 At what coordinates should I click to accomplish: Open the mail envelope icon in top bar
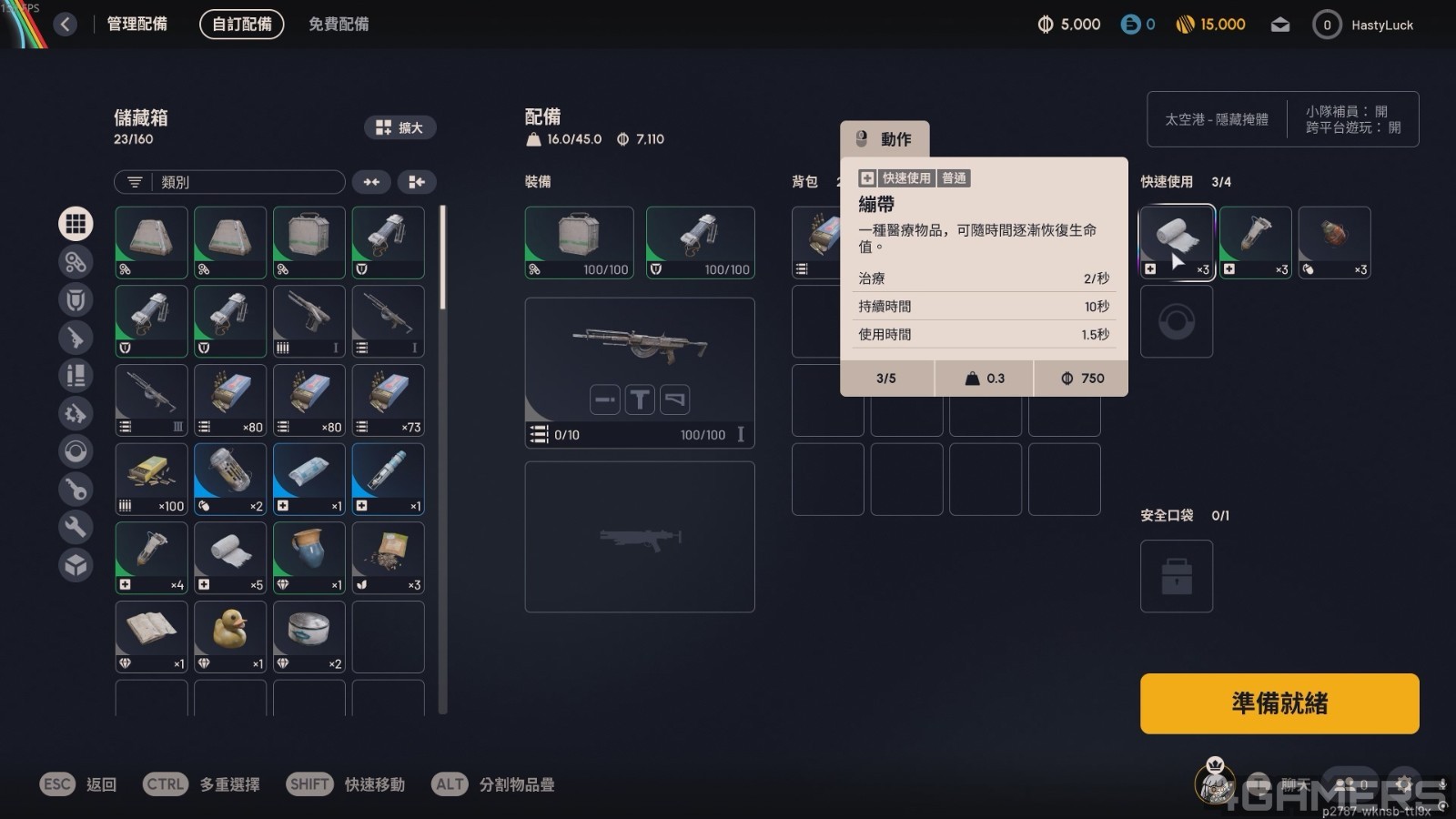point(1280,25)
